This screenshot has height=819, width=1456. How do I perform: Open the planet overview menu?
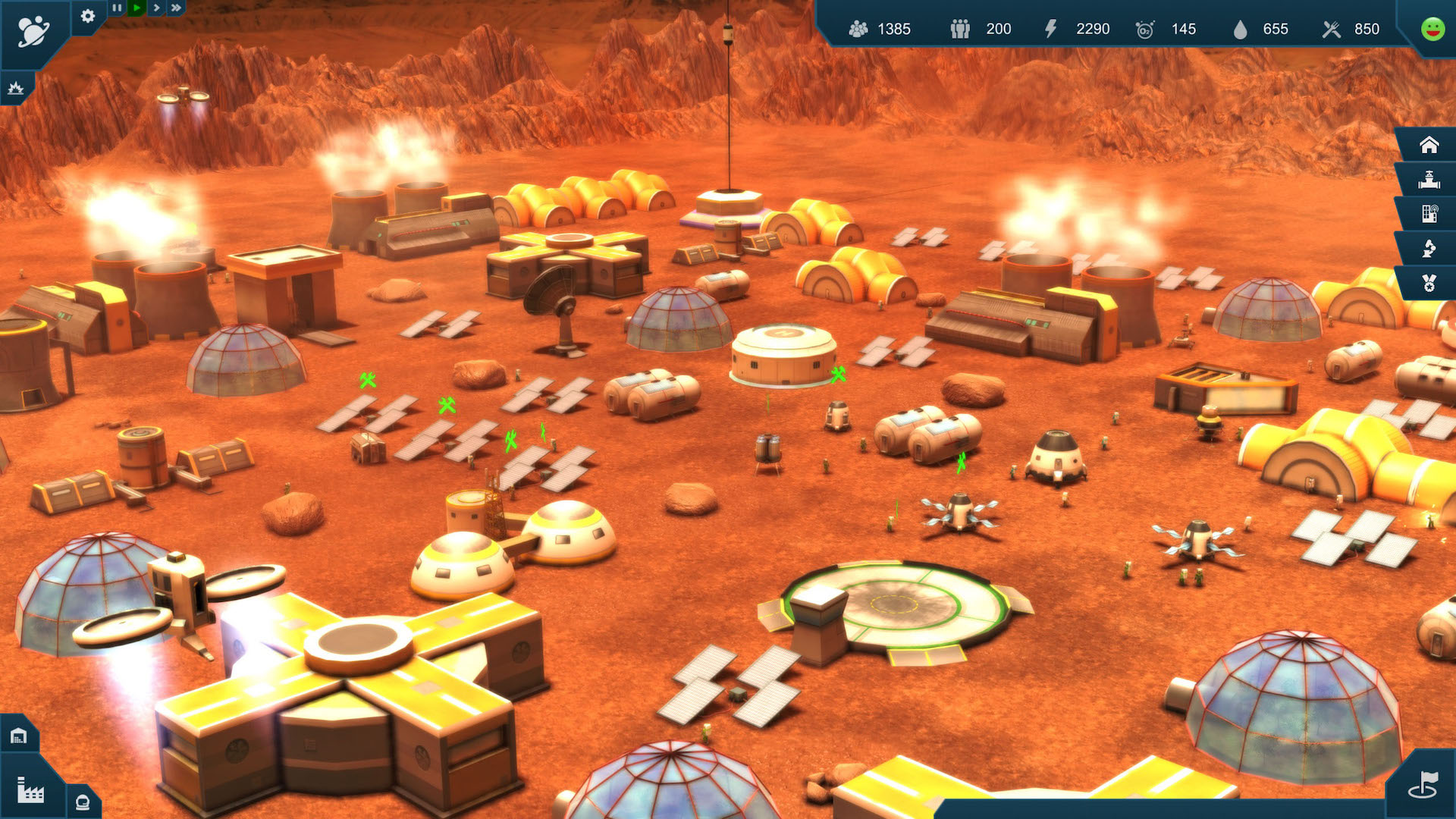[x=34, y=28]
